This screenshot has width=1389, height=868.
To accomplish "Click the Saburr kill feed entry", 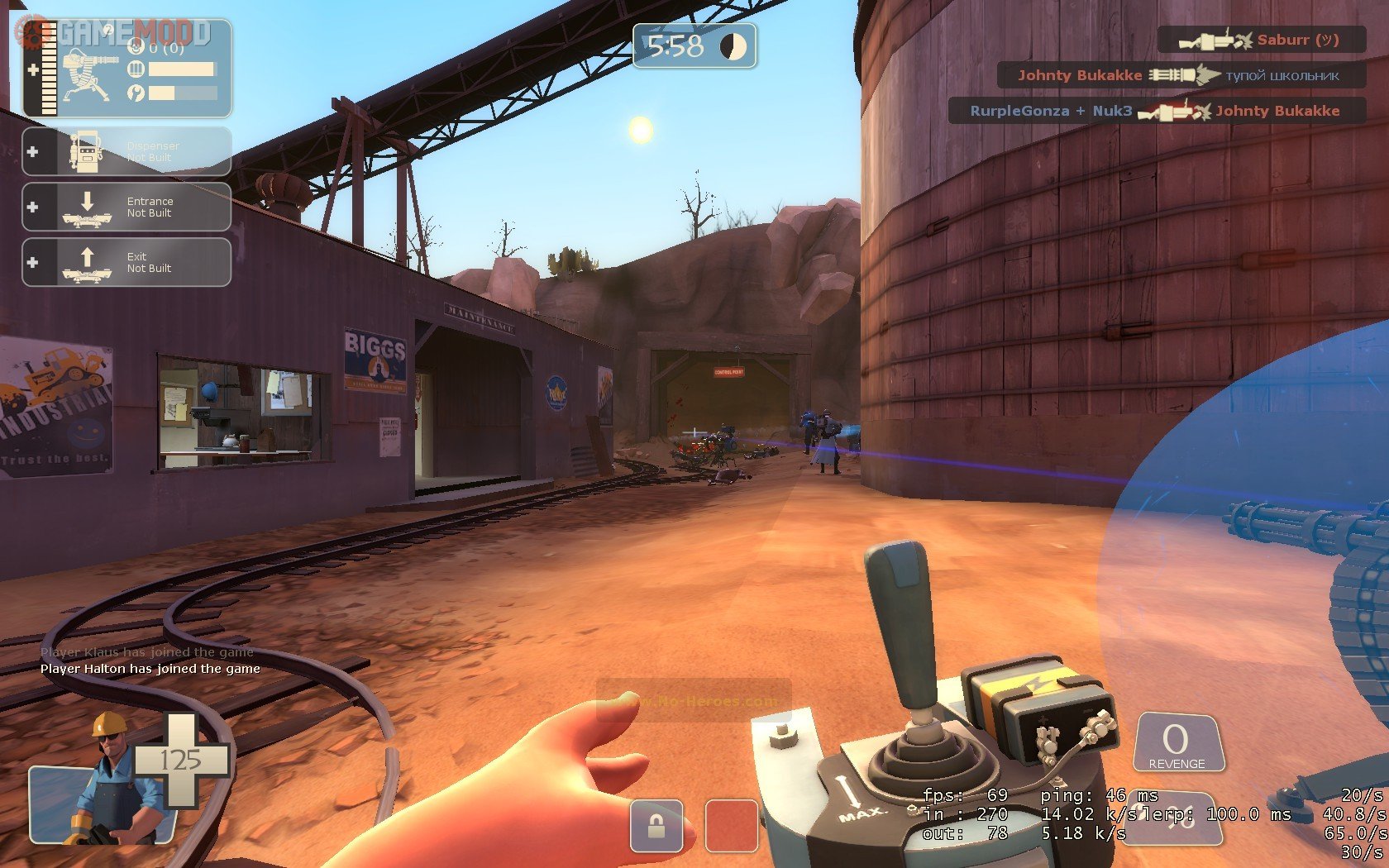I will tap(1261, 40).
